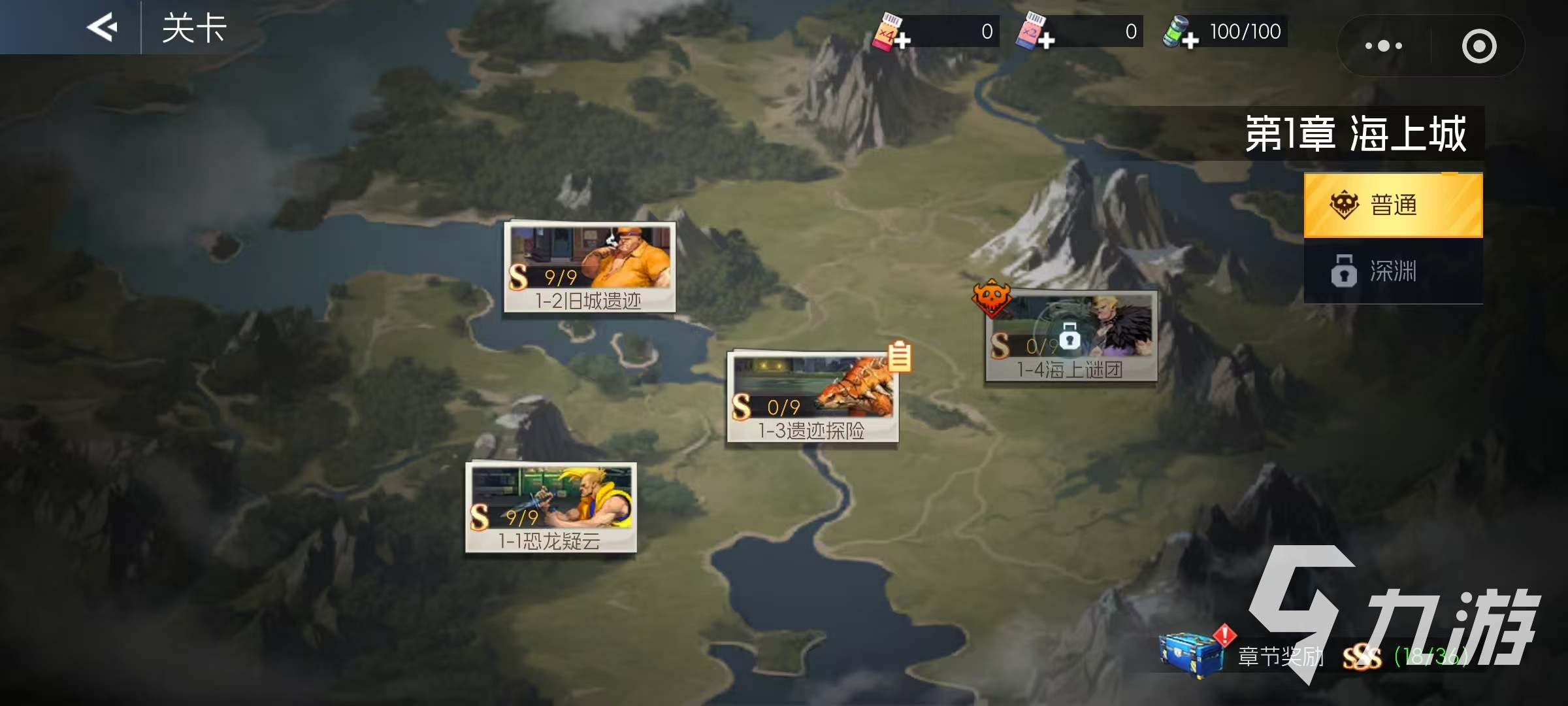The image size is (1568, 706).
Task: Choose the locked 深渊 difficulty tab
Action: pos(1393,271)
